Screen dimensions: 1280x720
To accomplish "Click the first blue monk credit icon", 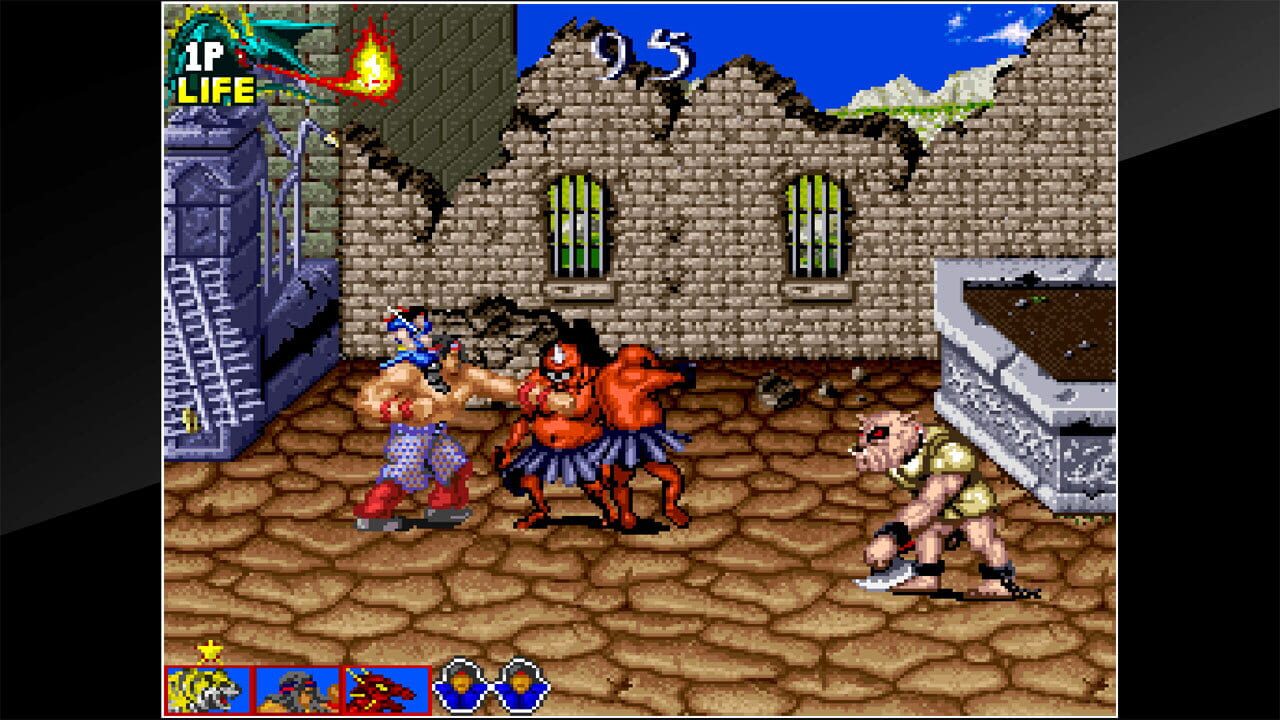I will click(x=459, y=686).
